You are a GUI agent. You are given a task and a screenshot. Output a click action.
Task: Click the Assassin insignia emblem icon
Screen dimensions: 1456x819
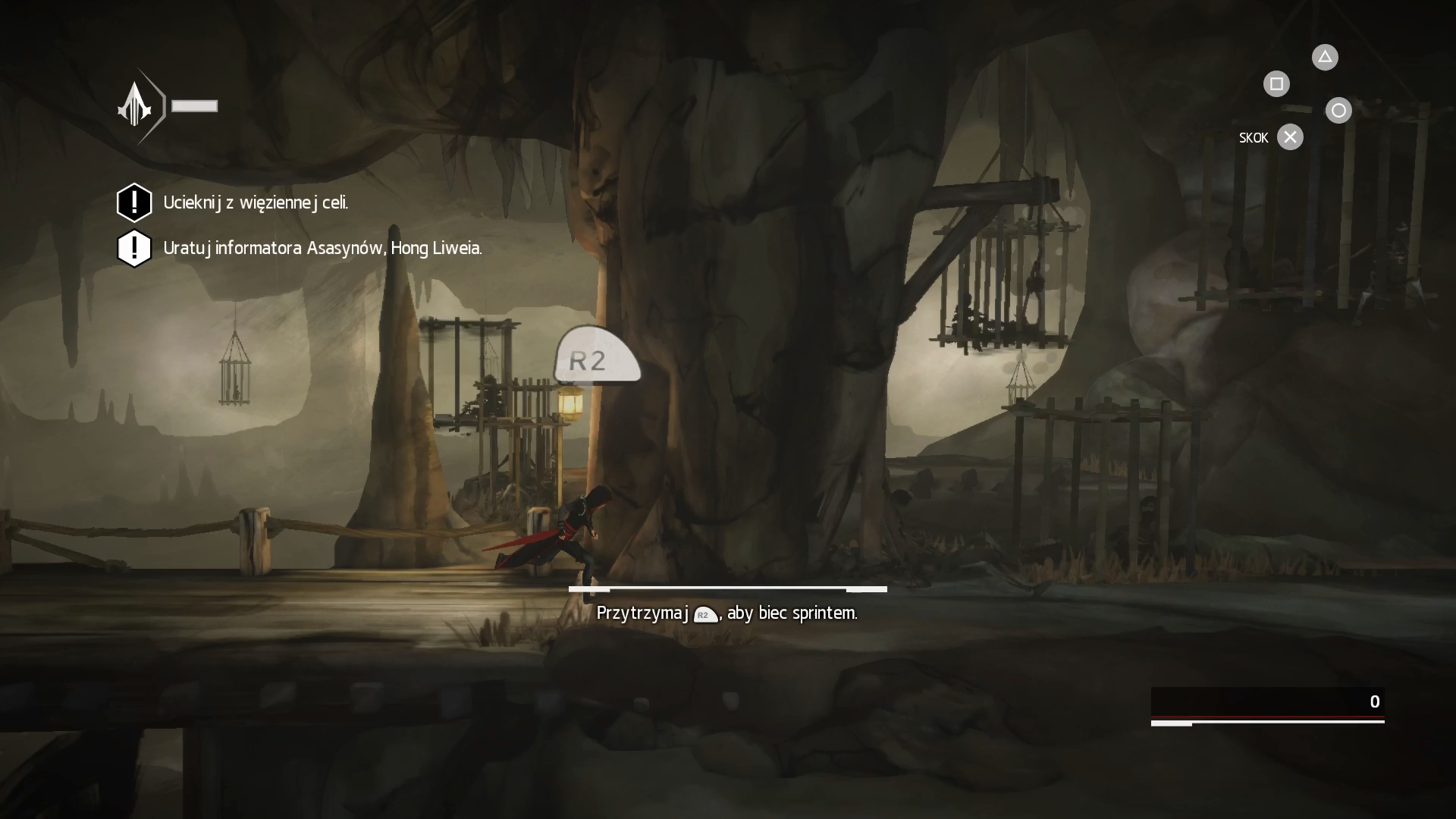[136, 105]
